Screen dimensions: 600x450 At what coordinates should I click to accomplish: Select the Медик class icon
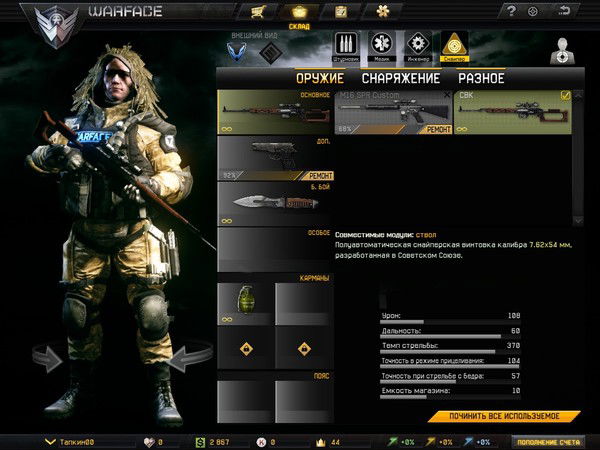(381, 46)
